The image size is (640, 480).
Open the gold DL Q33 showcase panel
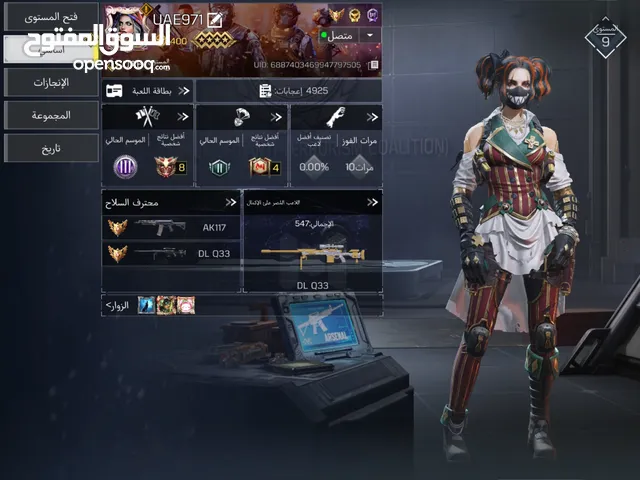[x=312, y=245]
